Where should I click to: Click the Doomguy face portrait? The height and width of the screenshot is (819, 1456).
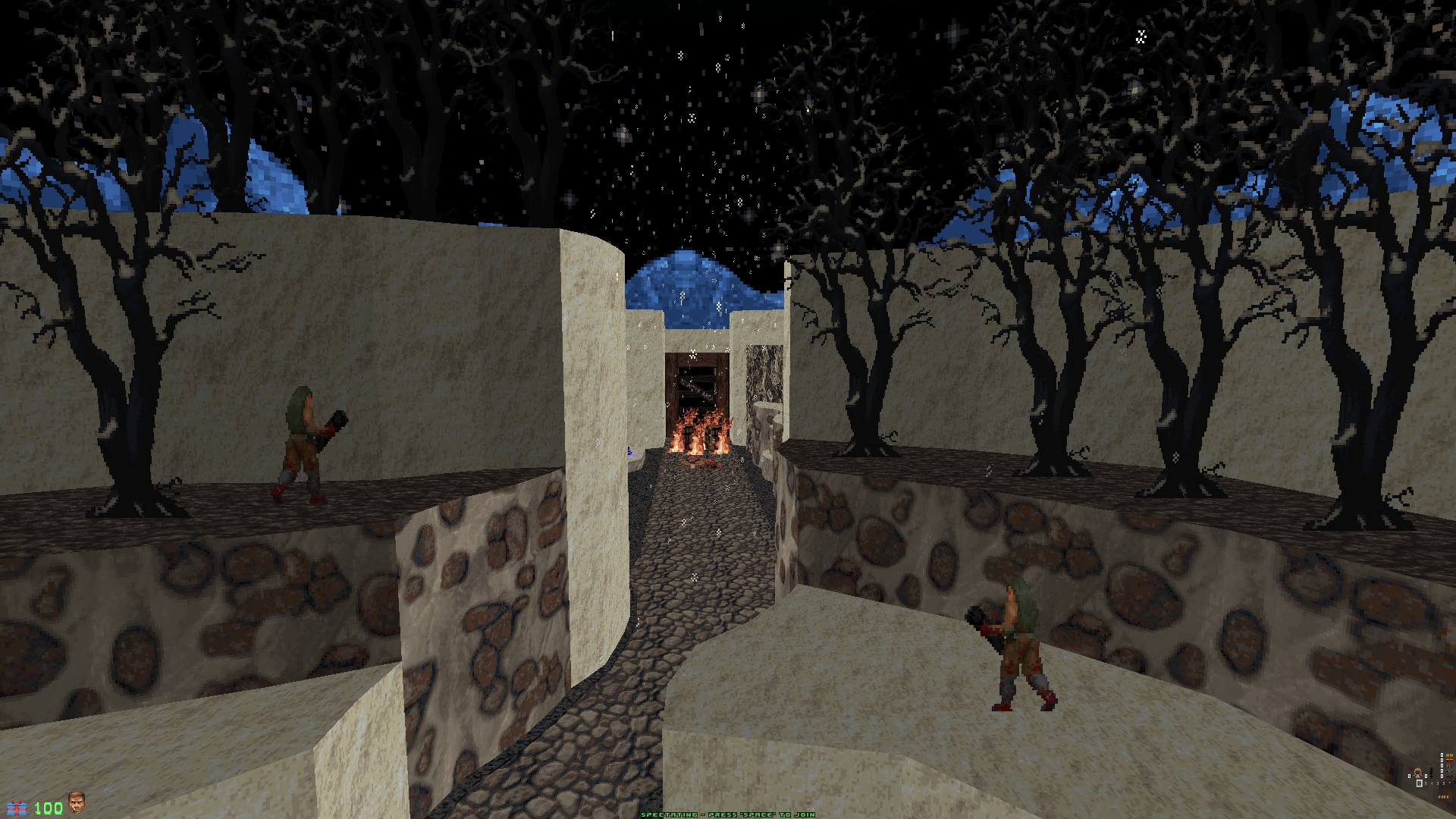pyautogui.click(x=76, y=802)
